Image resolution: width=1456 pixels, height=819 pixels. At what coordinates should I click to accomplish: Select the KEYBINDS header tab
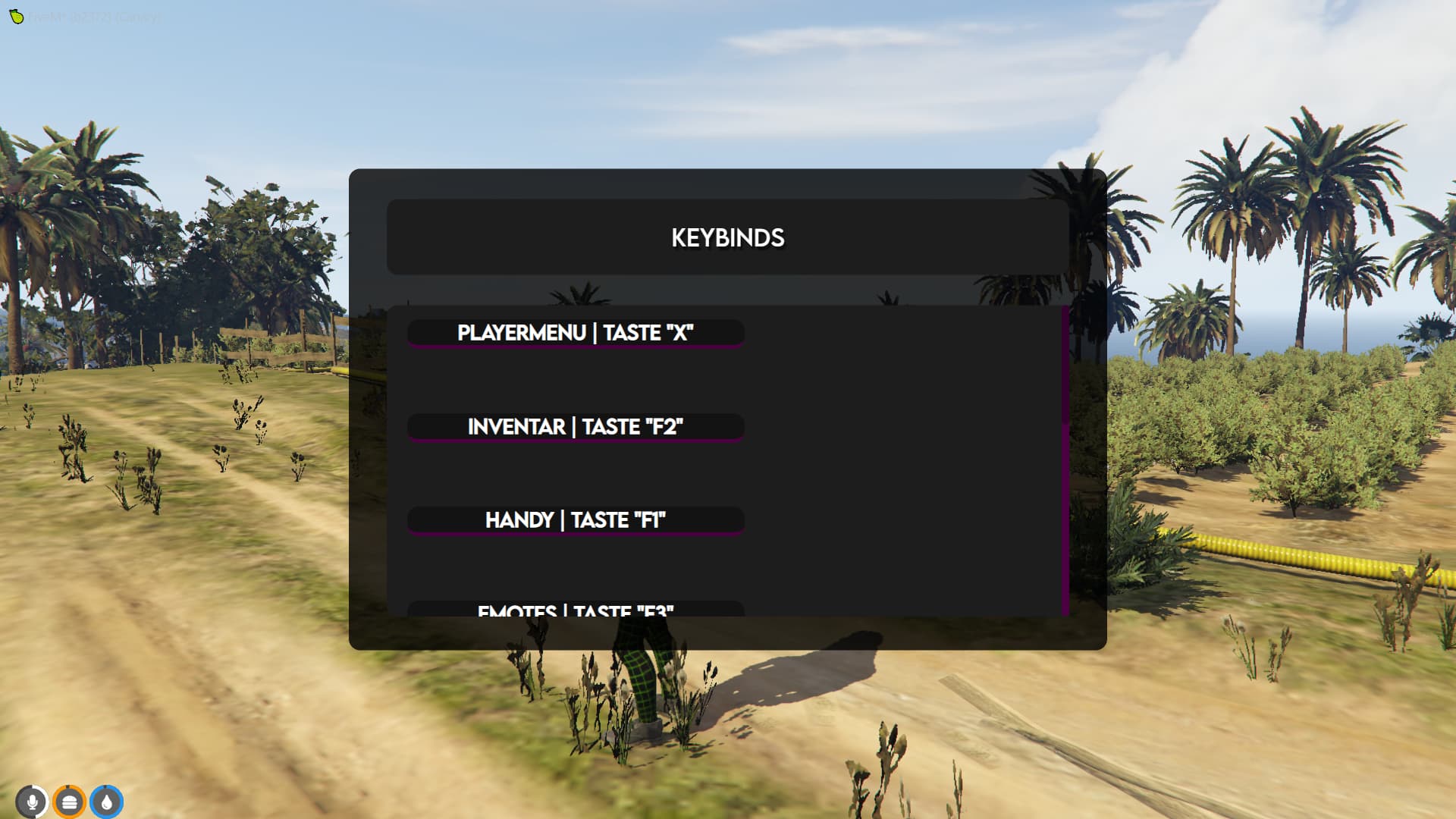pyautogui.click(x=727, y=237)
